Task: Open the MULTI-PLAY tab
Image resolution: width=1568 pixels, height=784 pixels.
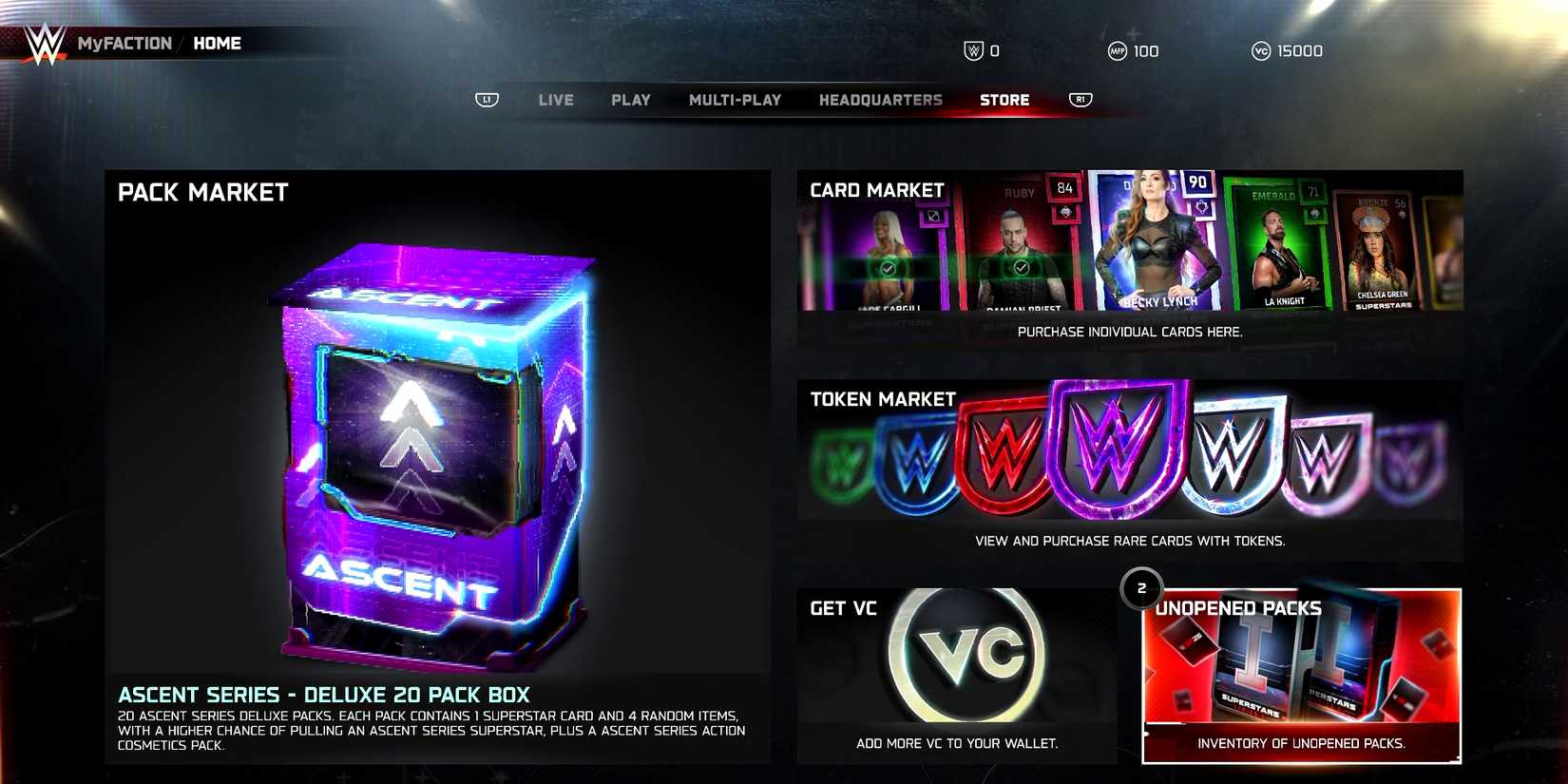Action: click(x=736, y=99)
